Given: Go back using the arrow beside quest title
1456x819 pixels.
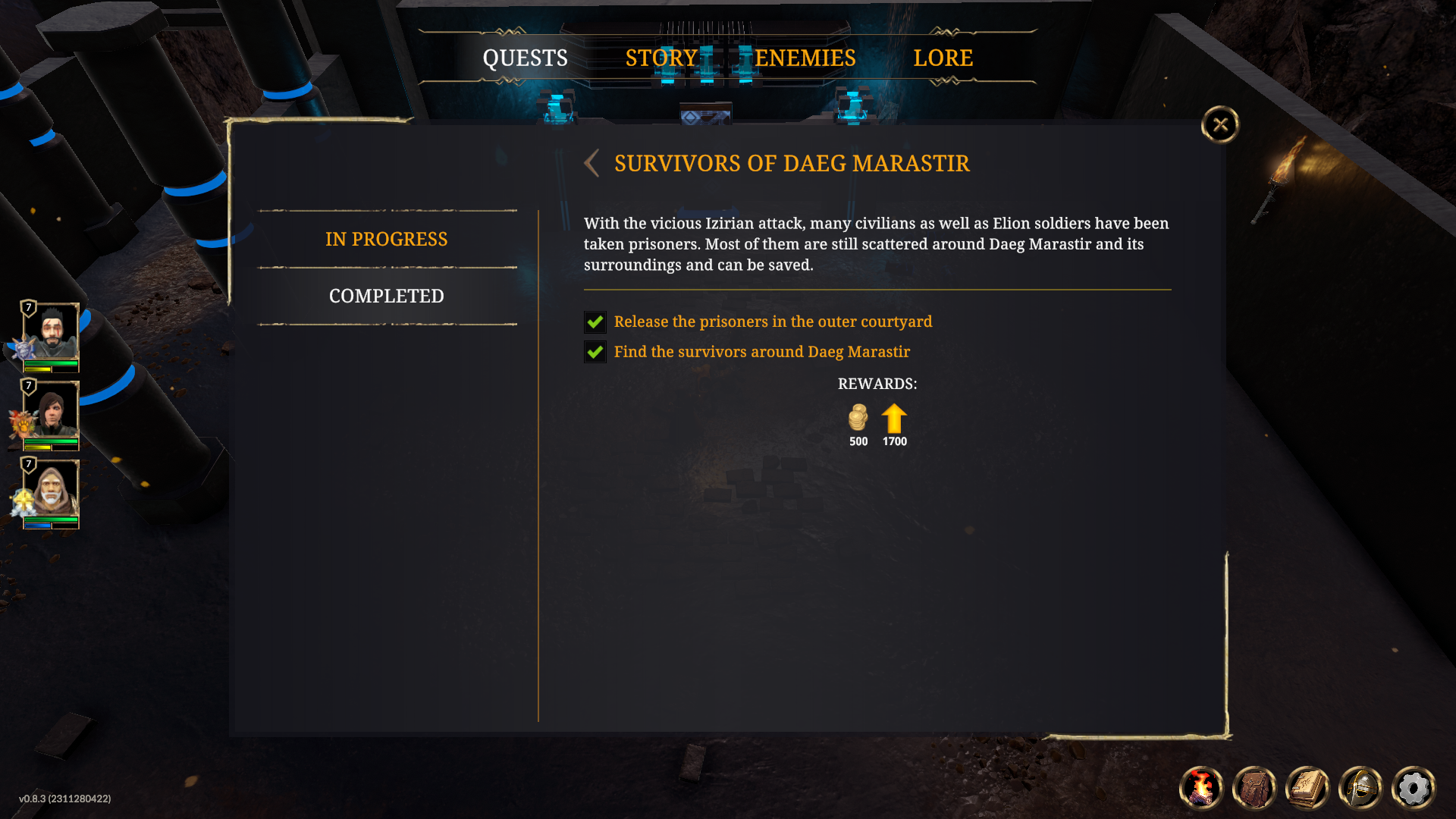Looking at the screenshot, I should 592,163.
